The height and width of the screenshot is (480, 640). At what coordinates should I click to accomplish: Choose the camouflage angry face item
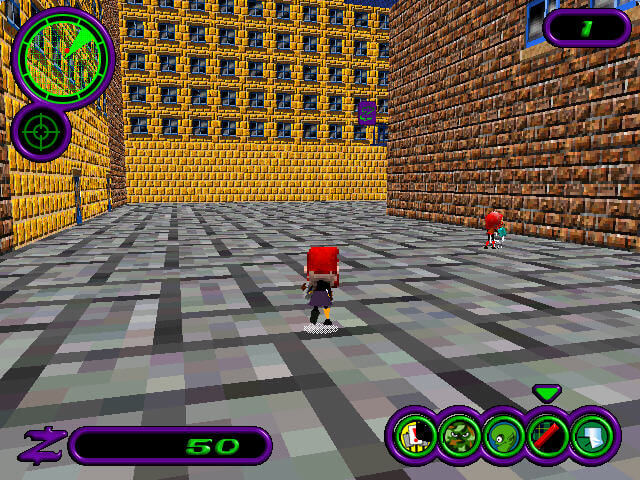click(458, 436)
